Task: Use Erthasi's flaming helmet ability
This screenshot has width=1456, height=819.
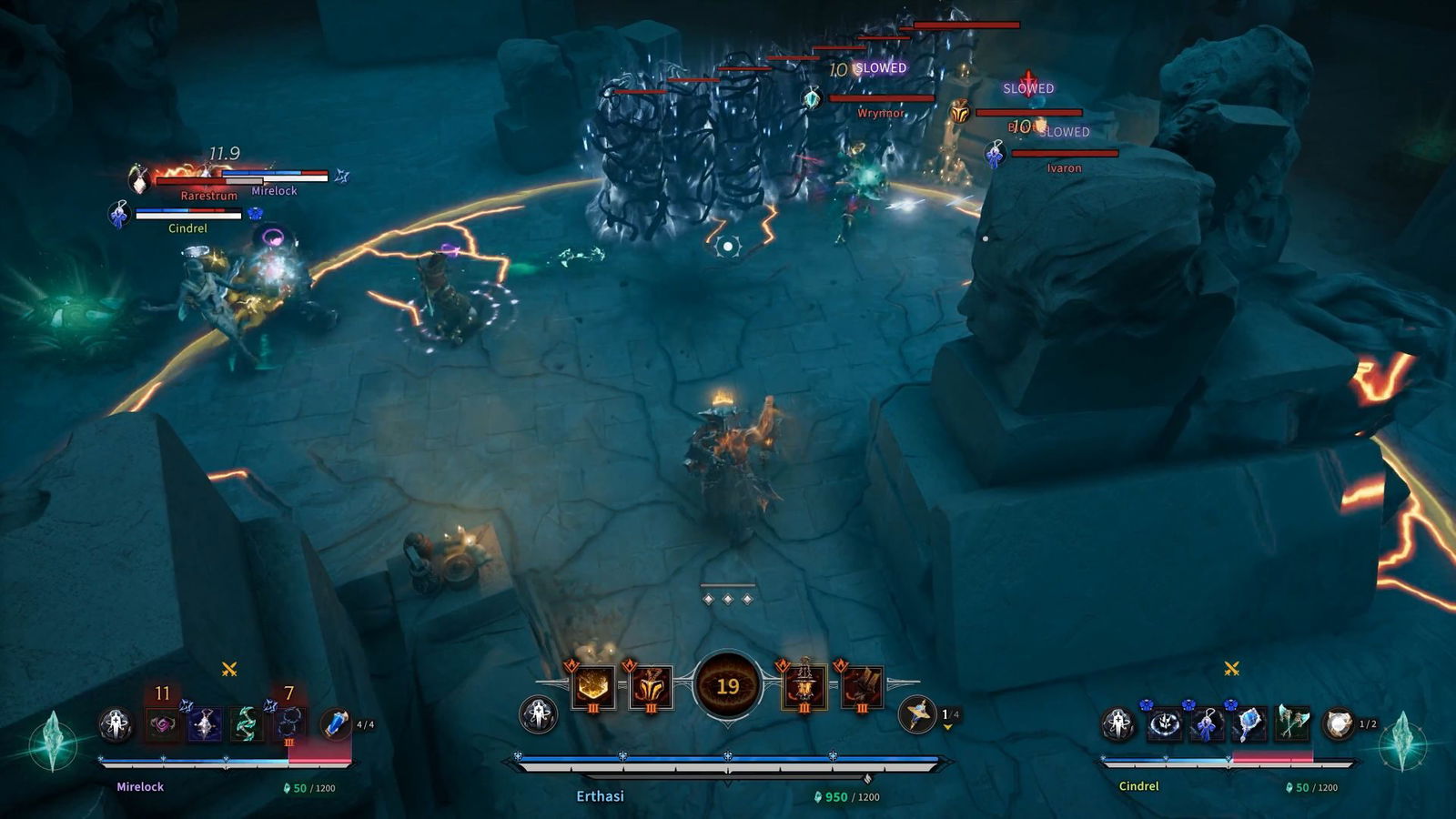Action: tap(651, 688)
